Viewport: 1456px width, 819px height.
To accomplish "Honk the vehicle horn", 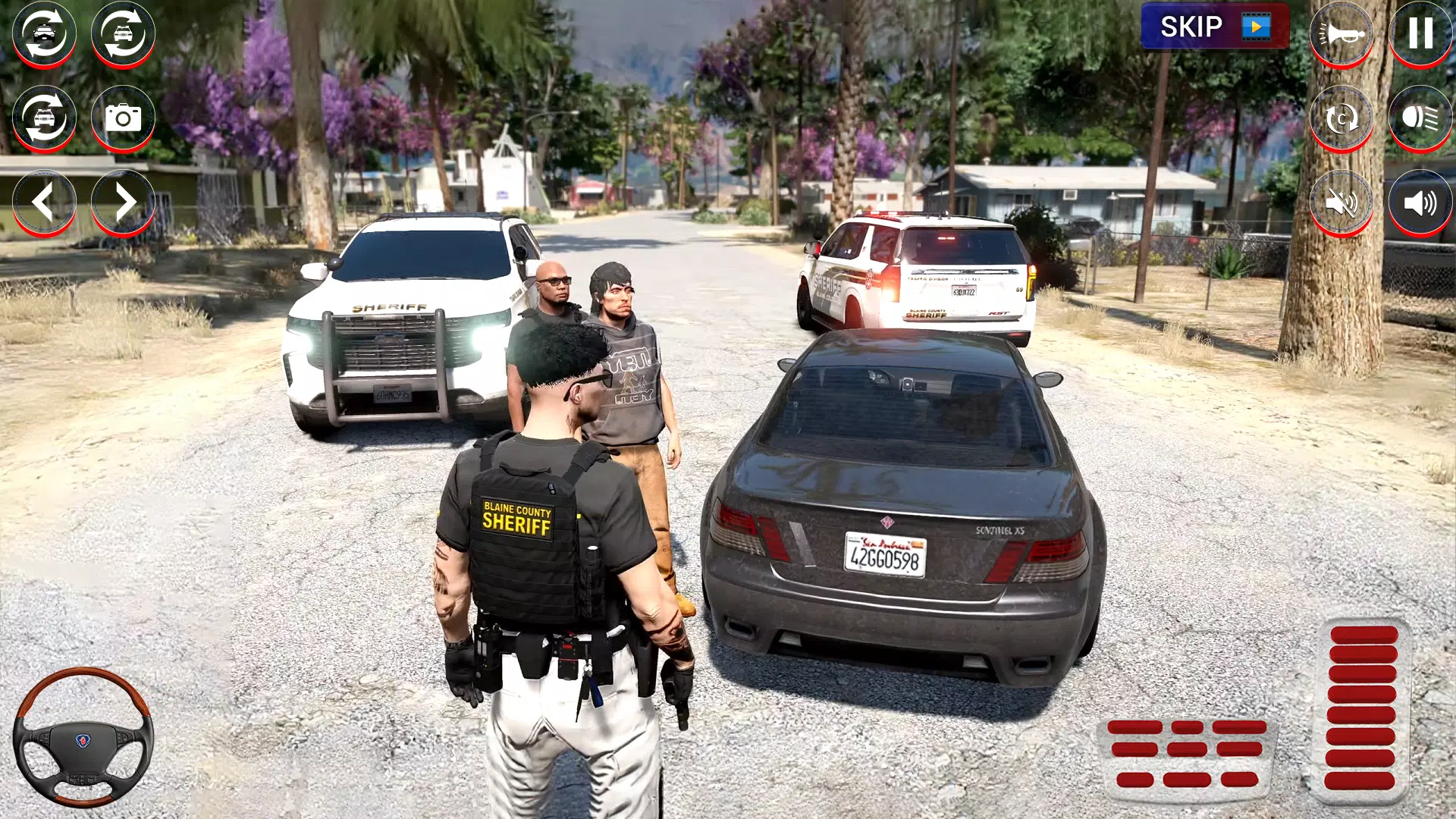I will (1343, 33).
